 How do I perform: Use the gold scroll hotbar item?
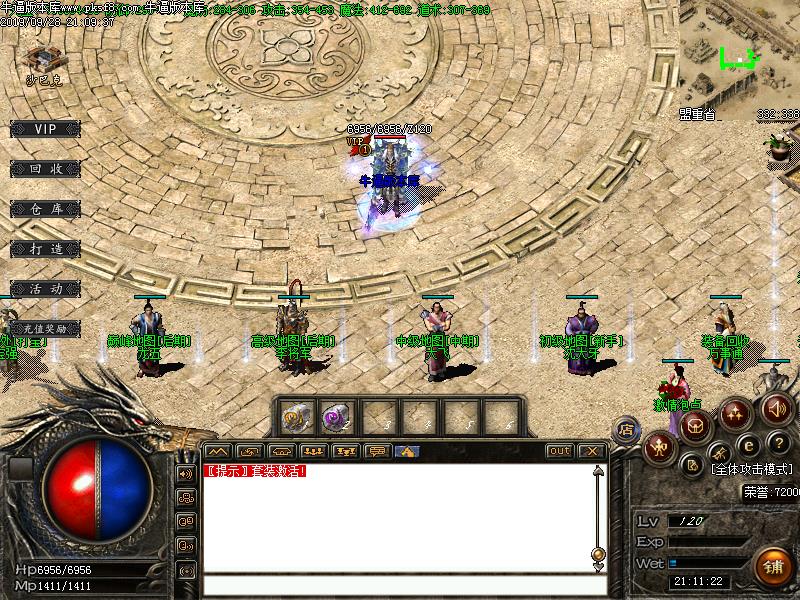[295, 416]
